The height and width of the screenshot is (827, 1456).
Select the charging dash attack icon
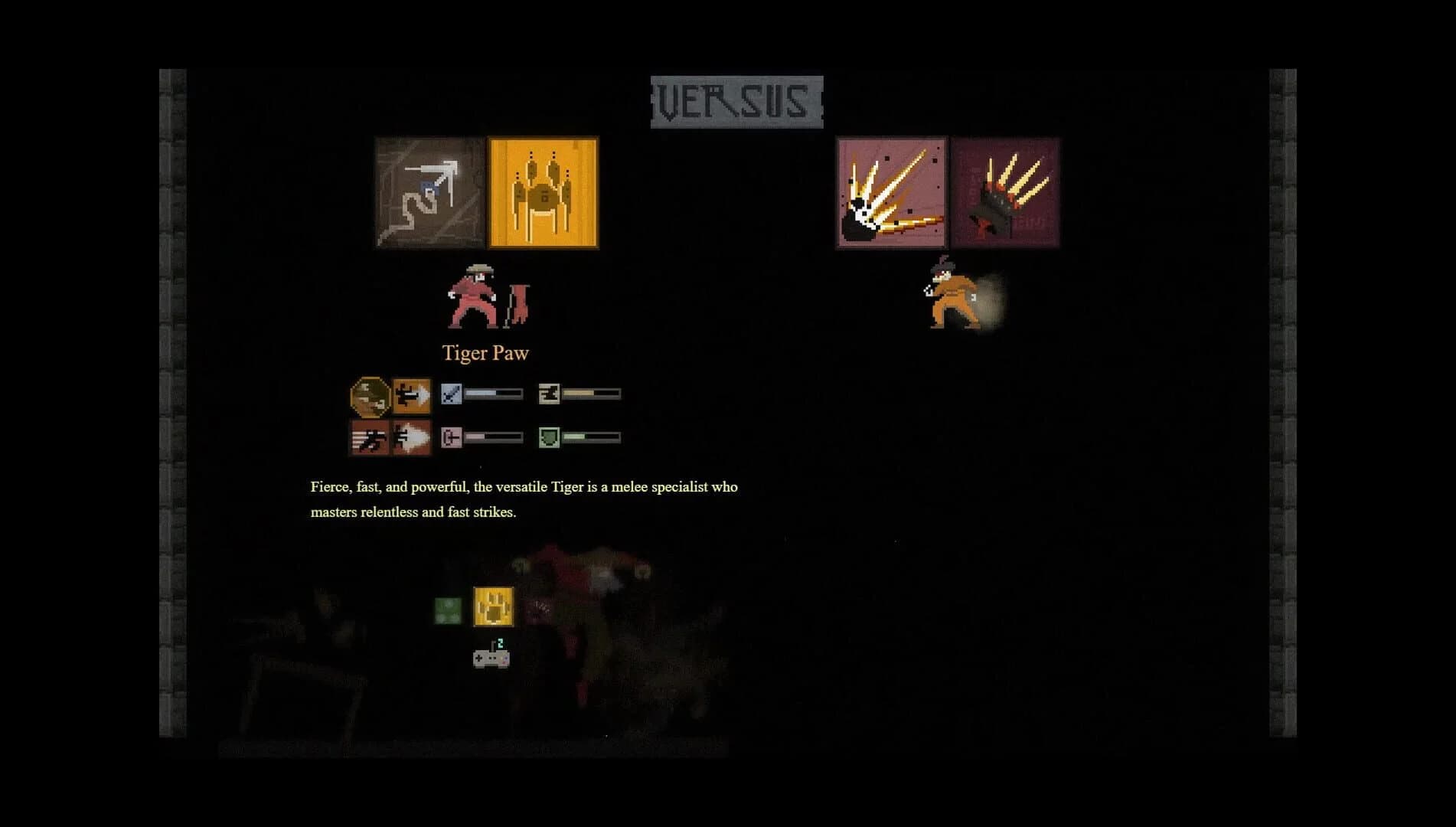pyautogui.click(x=411, y=394)
